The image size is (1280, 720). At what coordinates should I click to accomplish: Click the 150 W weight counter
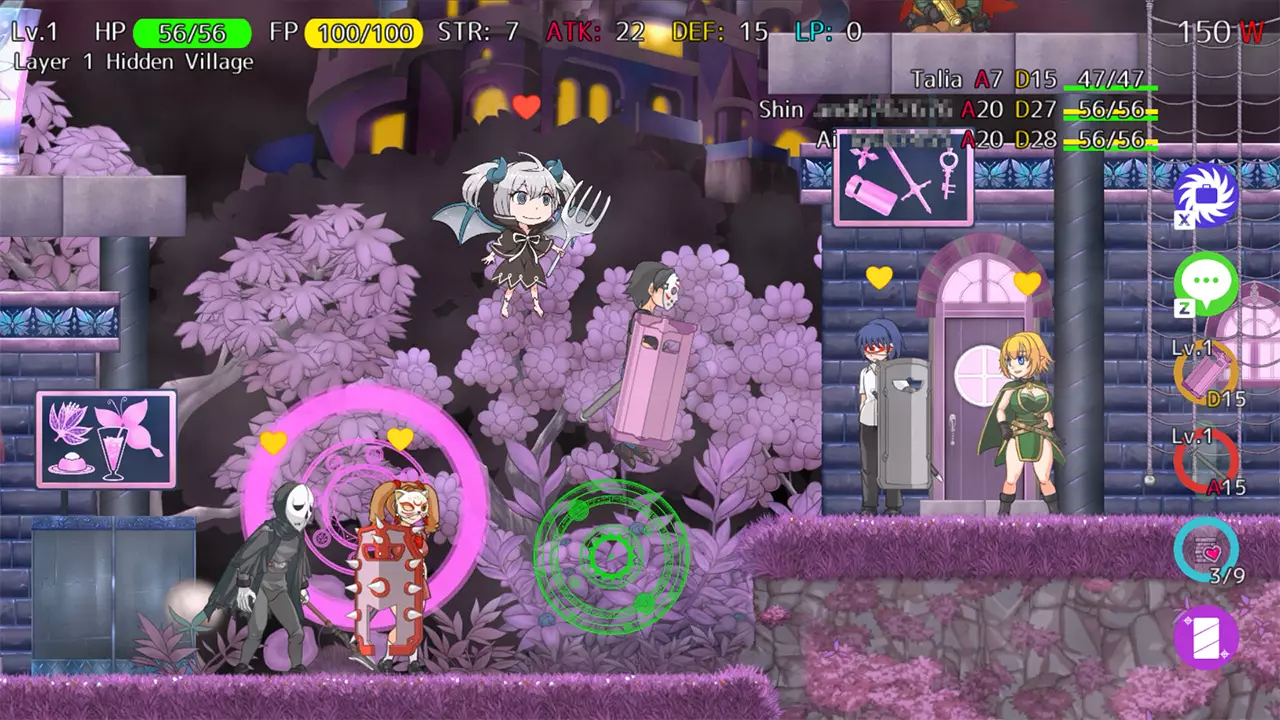pos(1218,32)
